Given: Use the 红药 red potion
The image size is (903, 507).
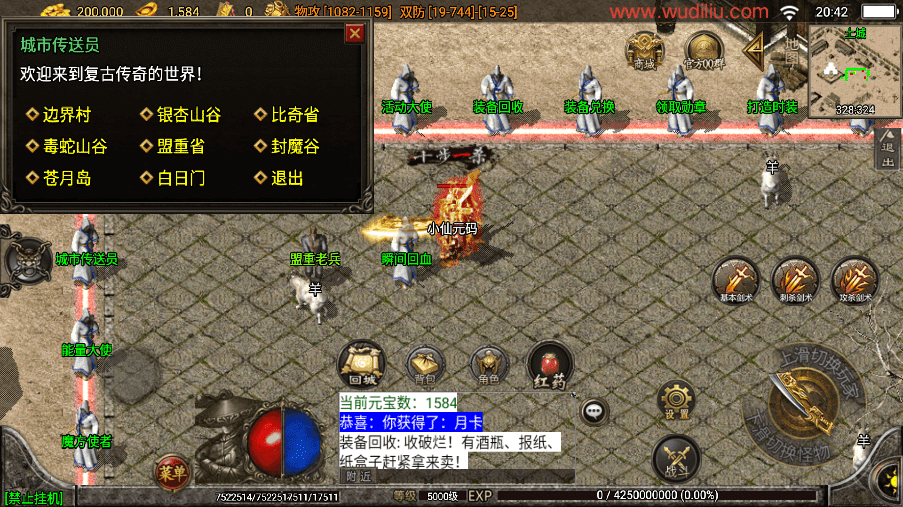Looking at the screenshot, I should coord(549,364).
